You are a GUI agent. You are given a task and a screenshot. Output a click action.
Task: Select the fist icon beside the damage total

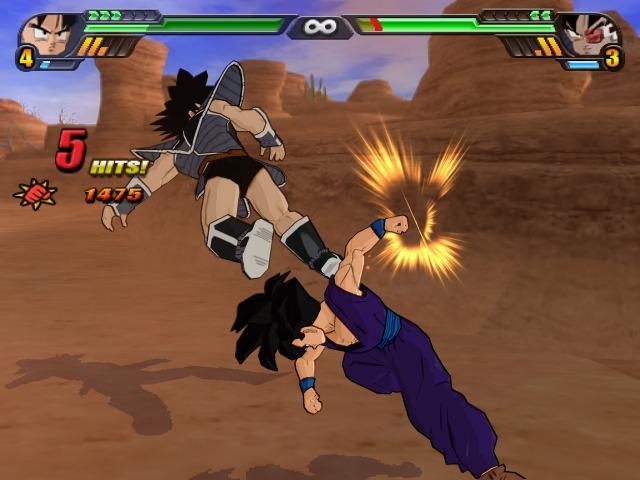(33, 192)
